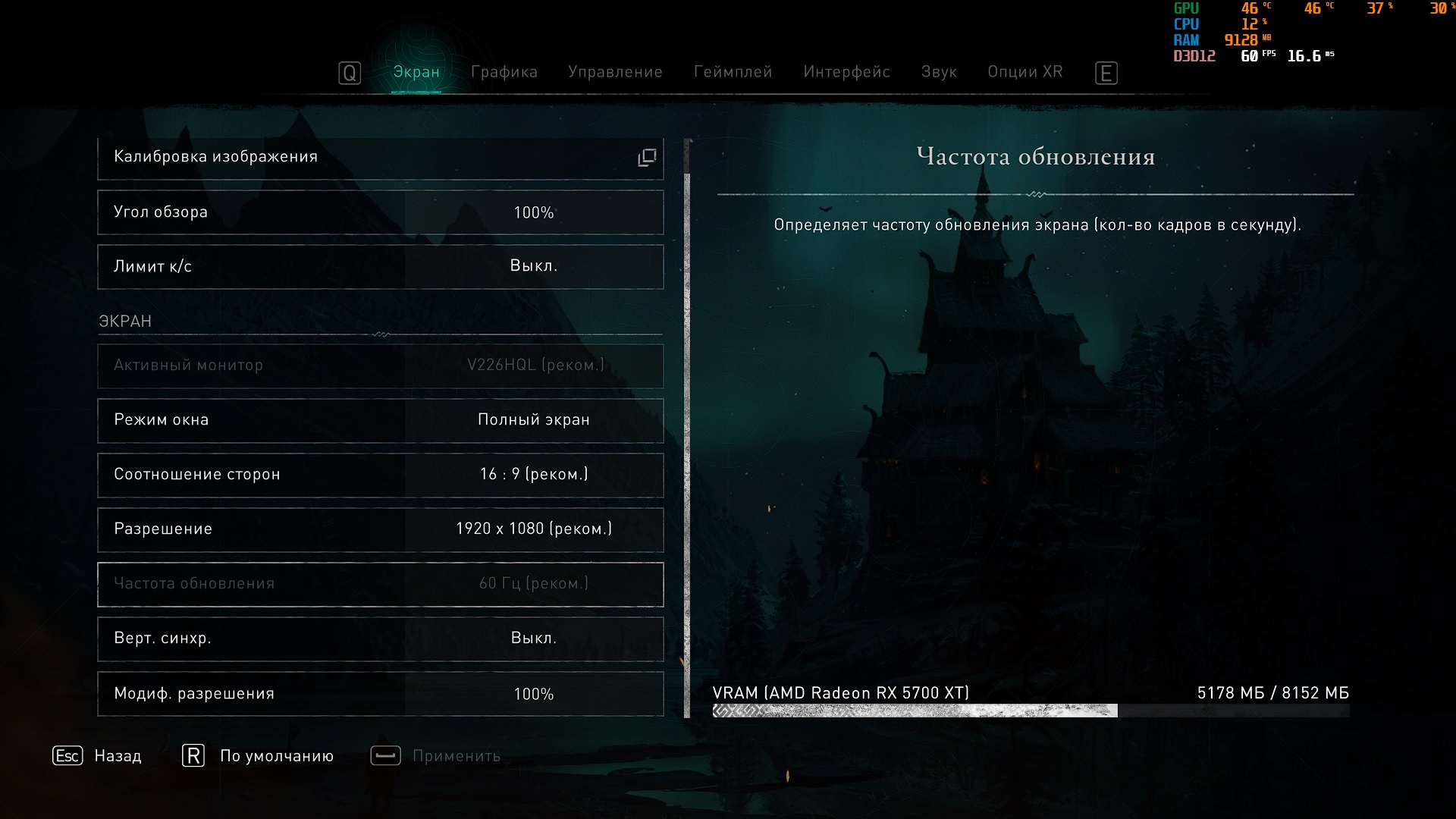
Task: Adjust the Угол обзора setting
Action: [380, 212]
